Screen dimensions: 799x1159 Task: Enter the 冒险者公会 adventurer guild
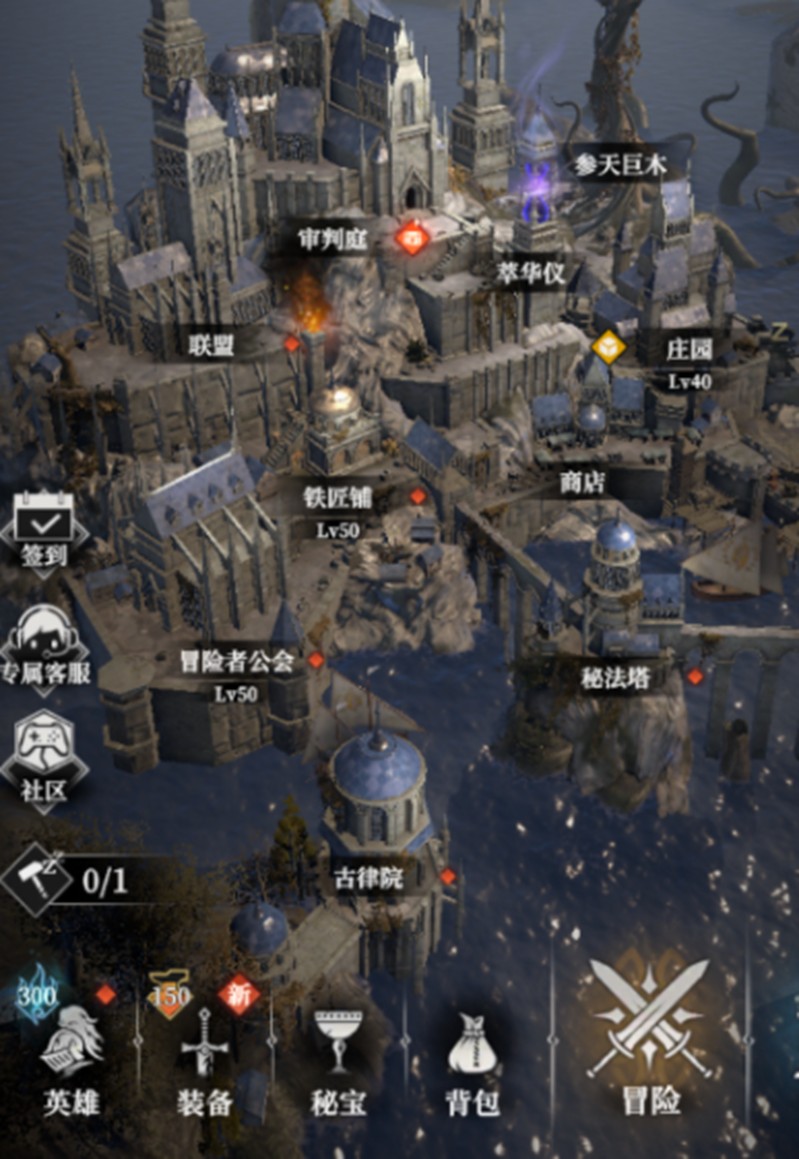point(236,661)
